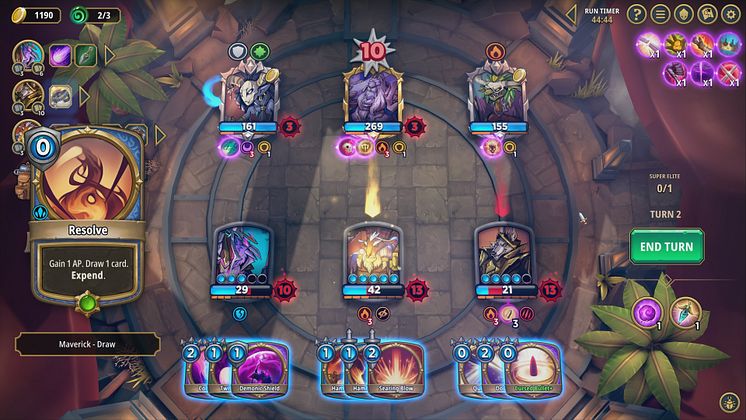Click the back arrow beside run timer
The width and height of the screenshot is (746, 420).
click(x=571, y=13)
